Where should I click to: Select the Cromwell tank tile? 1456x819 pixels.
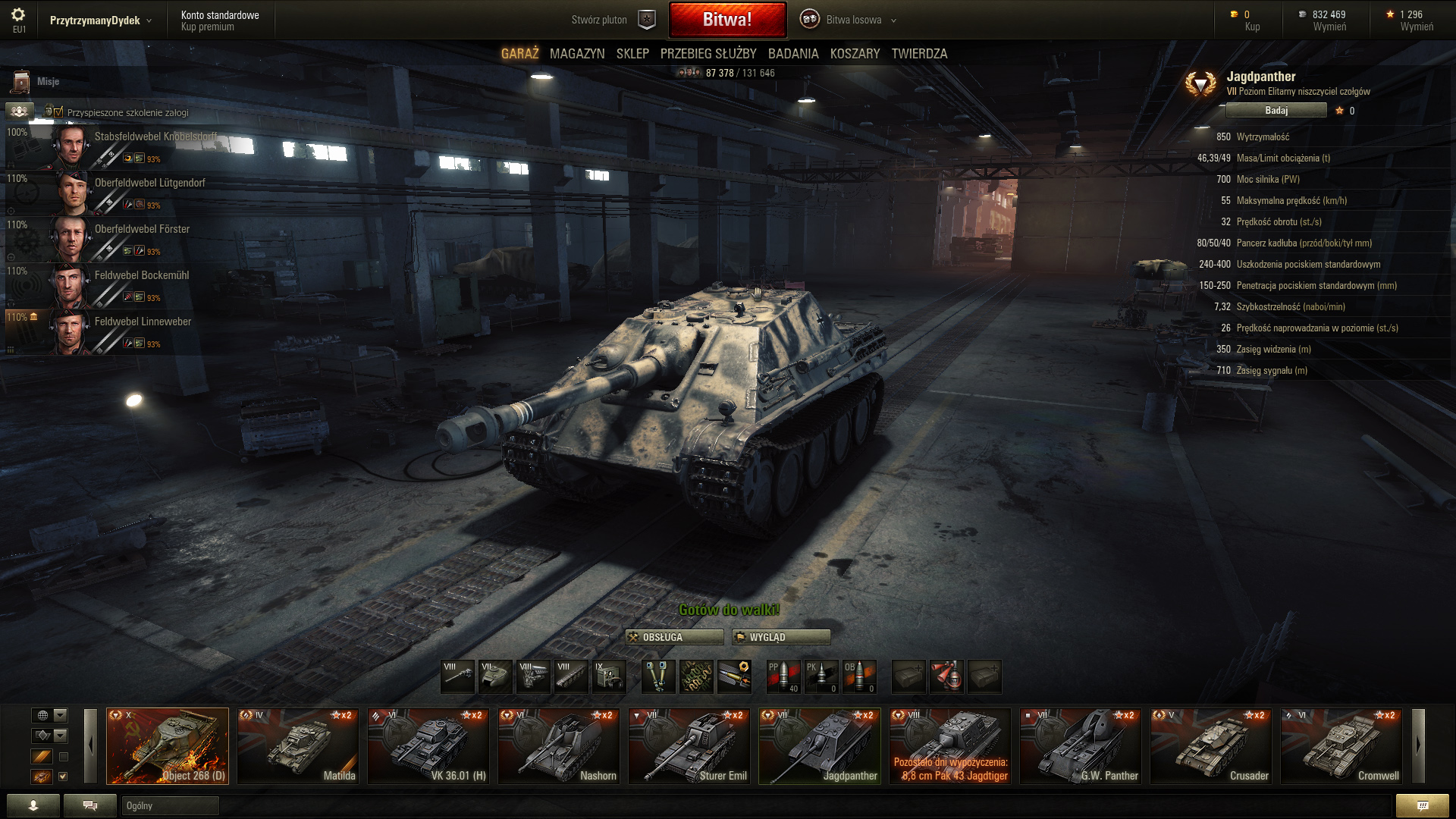(1341, 745)
